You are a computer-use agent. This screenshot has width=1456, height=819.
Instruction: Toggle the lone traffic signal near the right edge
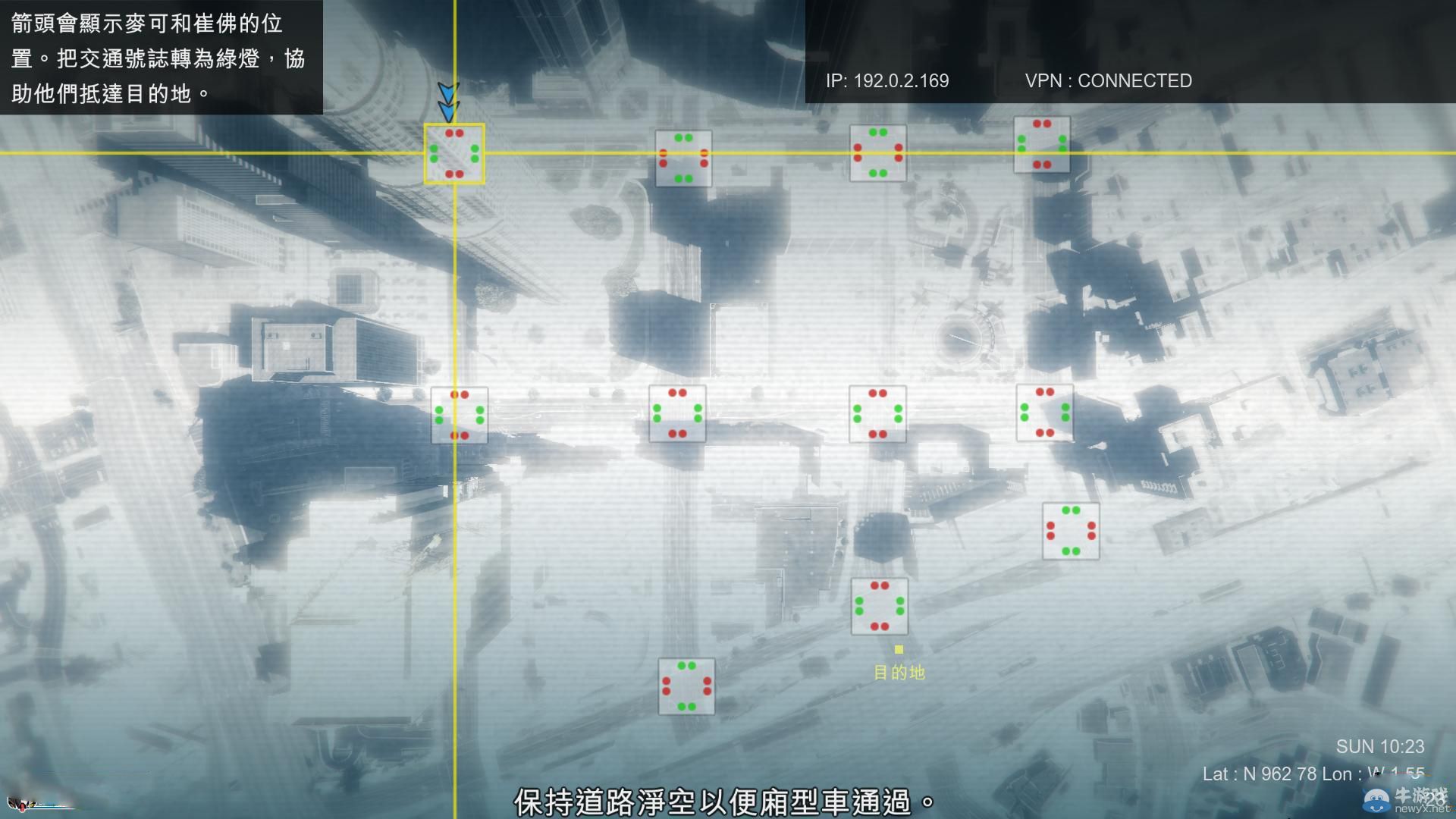pos(1071,531)
